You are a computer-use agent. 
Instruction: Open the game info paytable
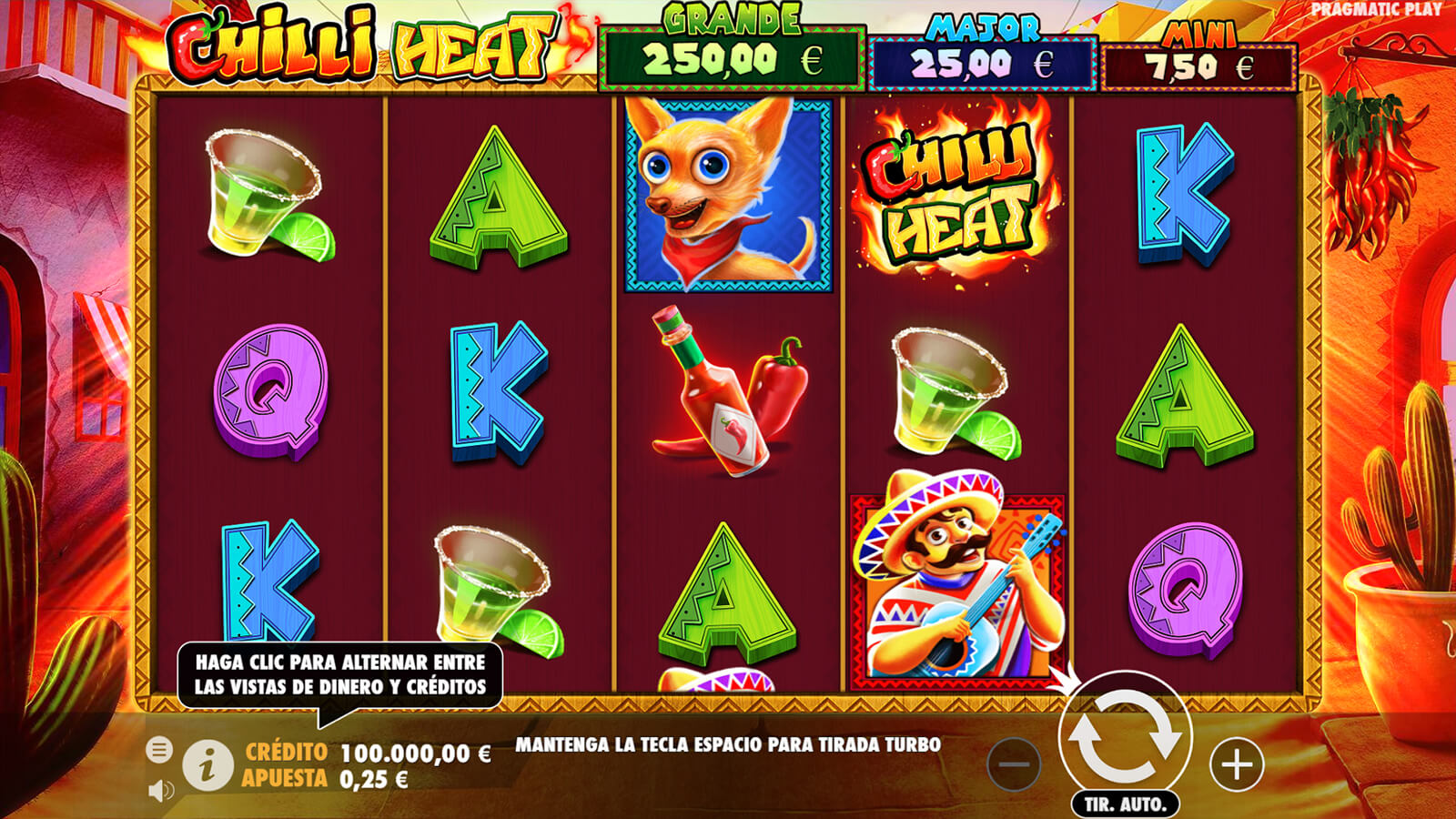click(x=207, y=765)
